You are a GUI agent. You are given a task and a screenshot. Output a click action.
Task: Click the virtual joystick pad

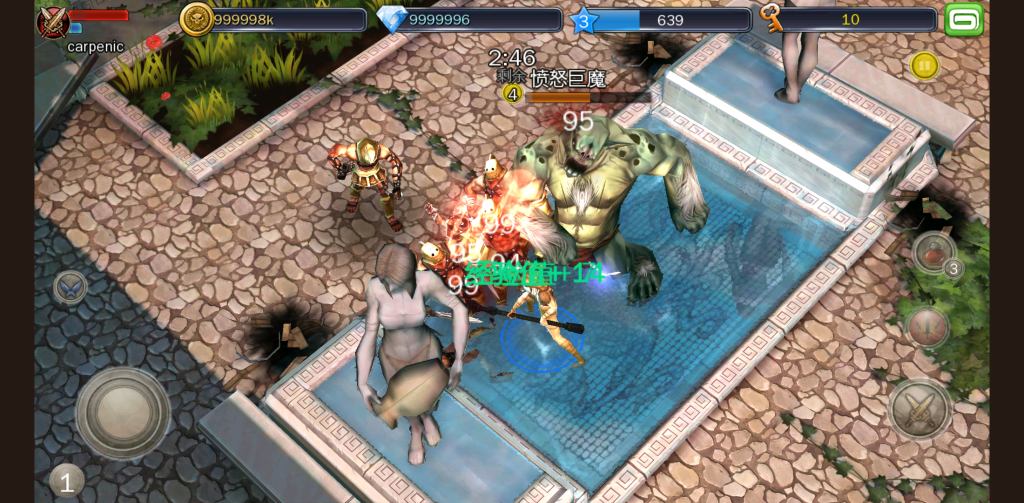click(123, 412)
